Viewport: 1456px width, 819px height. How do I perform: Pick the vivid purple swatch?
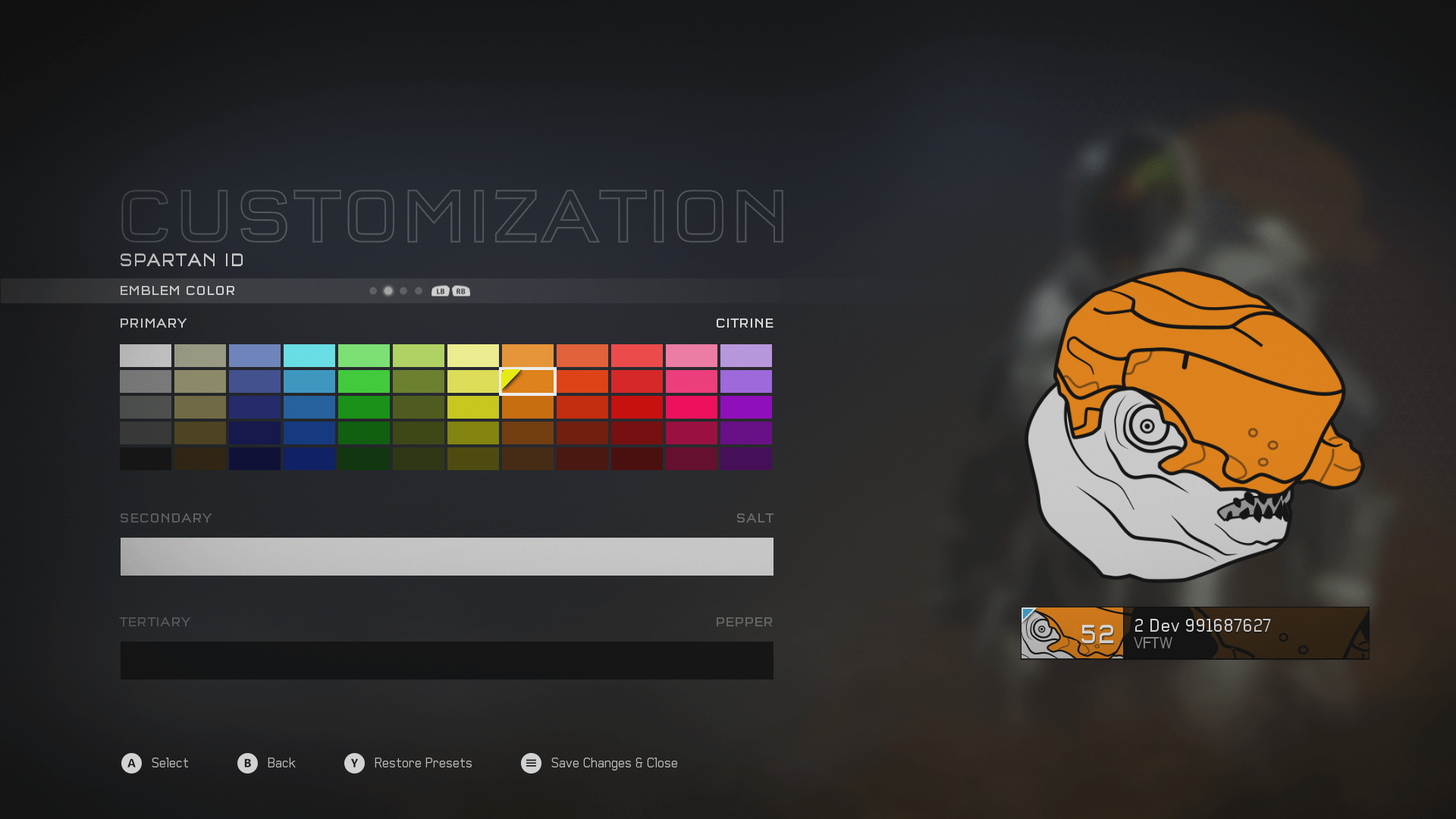tap(745, 407)
